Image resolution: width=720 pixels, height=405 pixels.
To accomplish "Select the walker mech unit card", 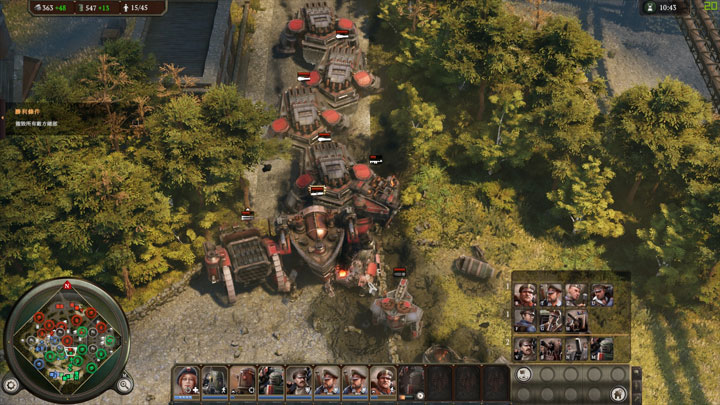I will (214, 379).
